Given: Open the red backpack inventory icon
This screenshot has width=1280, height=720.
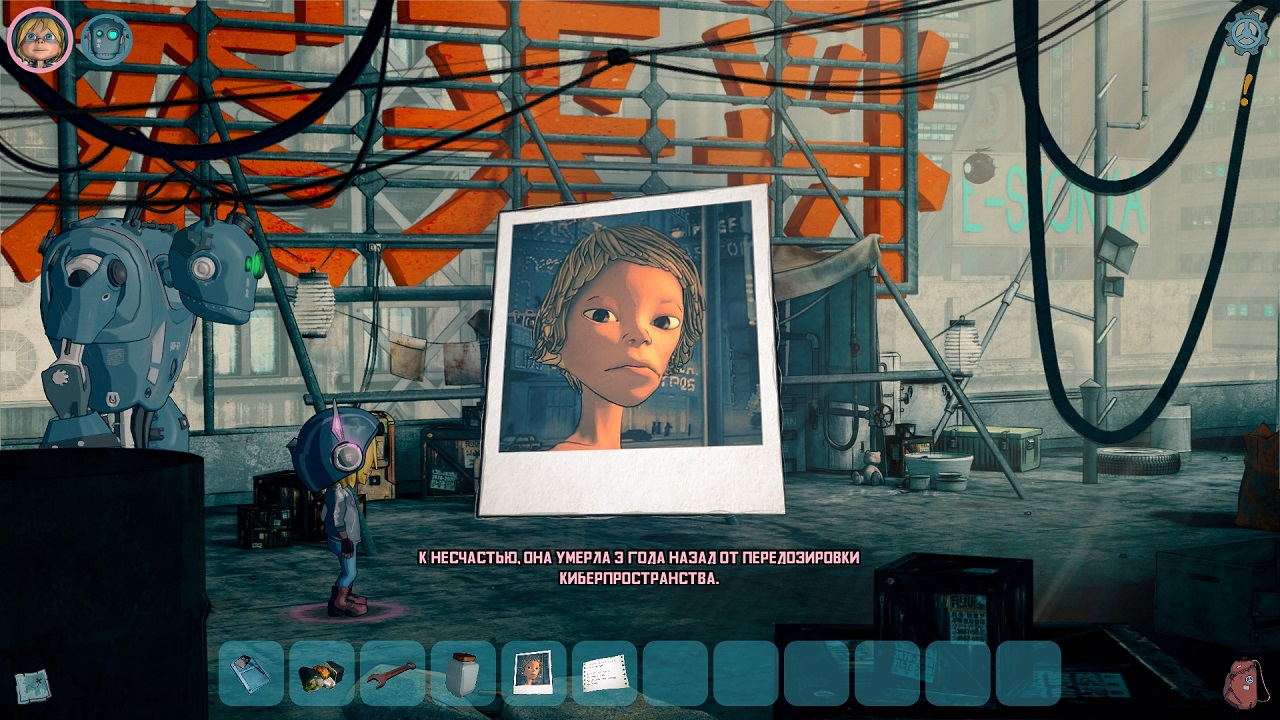Looking at the screenshot, I should tap(1246, 683).
